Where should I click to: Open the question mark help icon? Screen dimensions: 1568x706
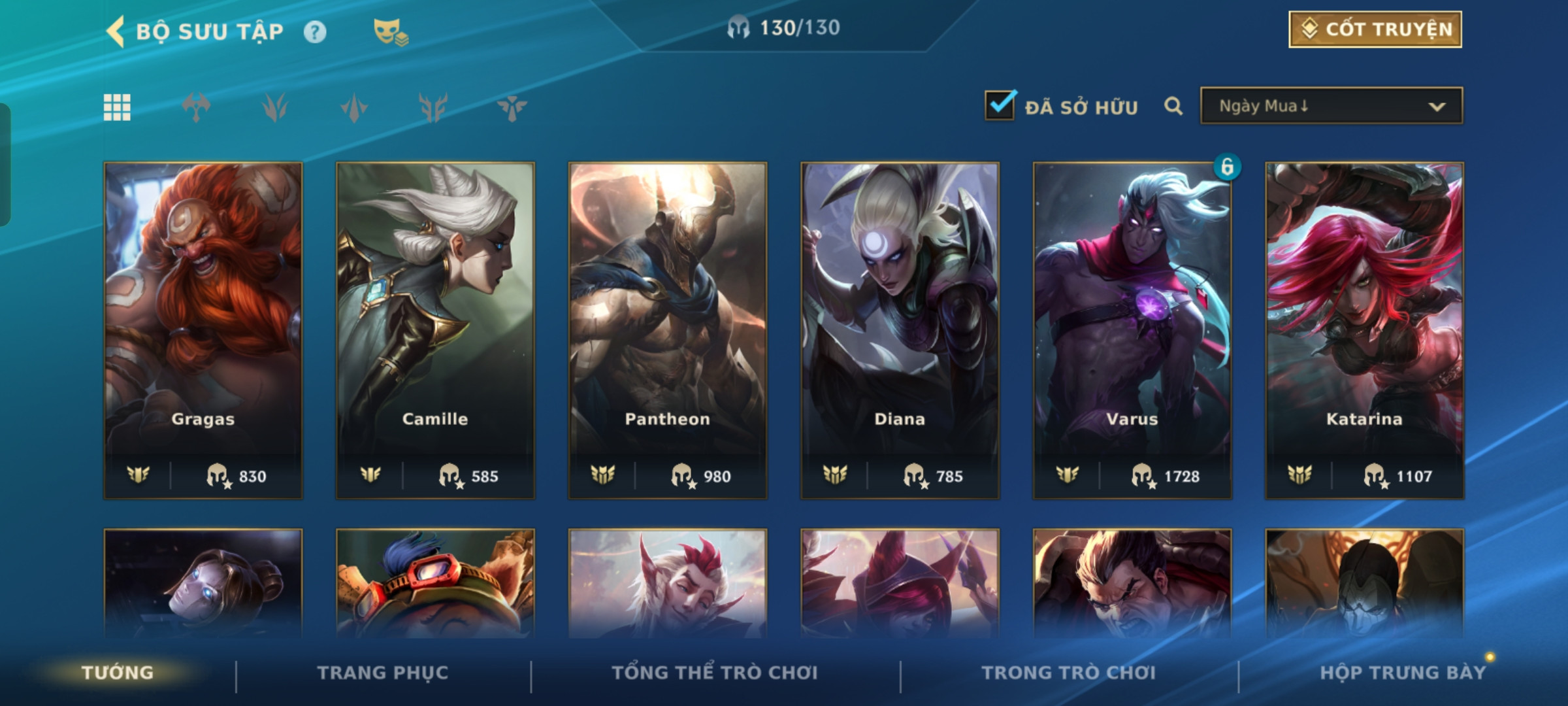tap(315, 32)
